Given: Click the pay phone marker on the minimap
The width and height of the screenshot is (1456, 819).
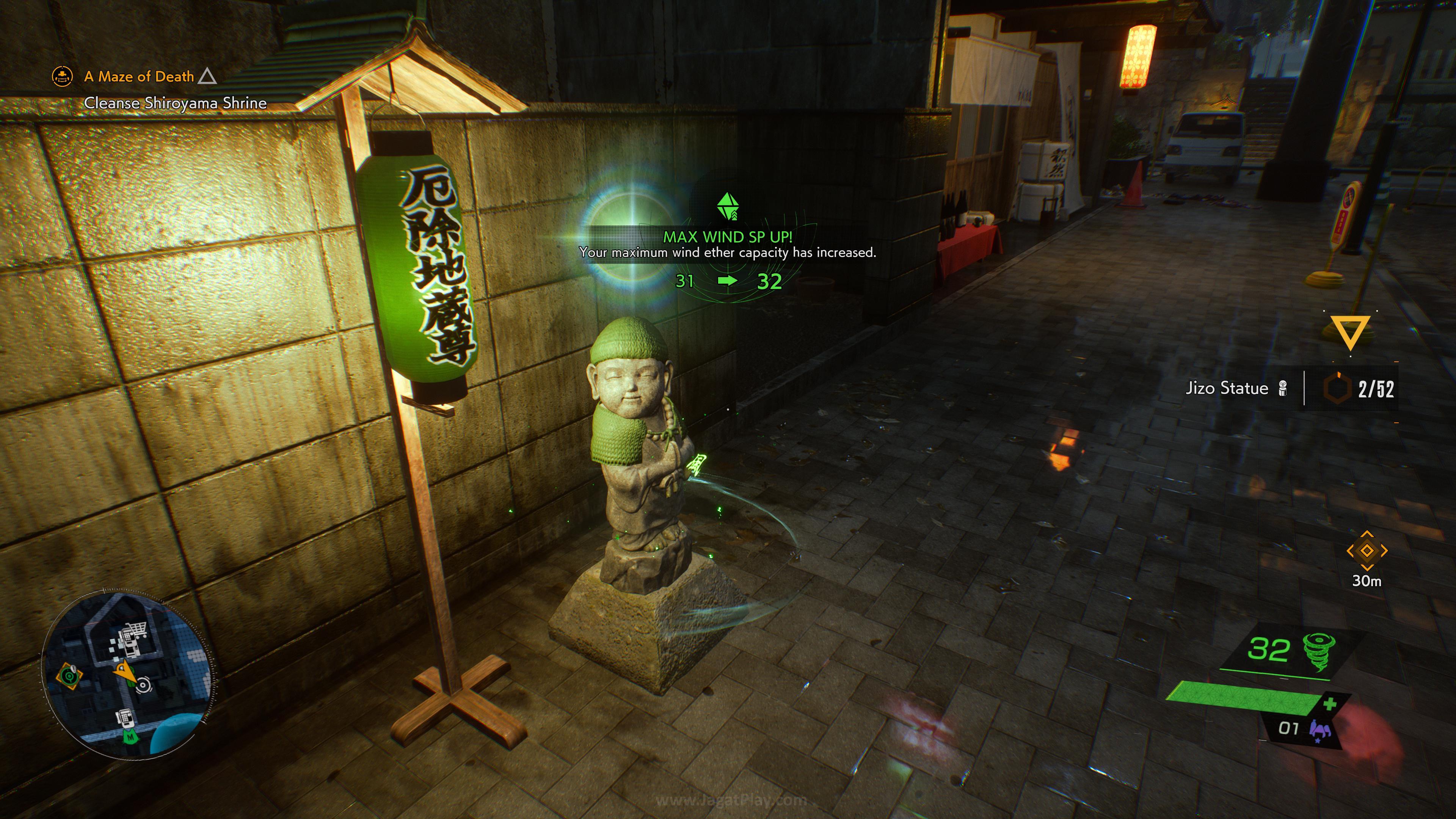Looking at the screenshot, I should coord(125,718).
